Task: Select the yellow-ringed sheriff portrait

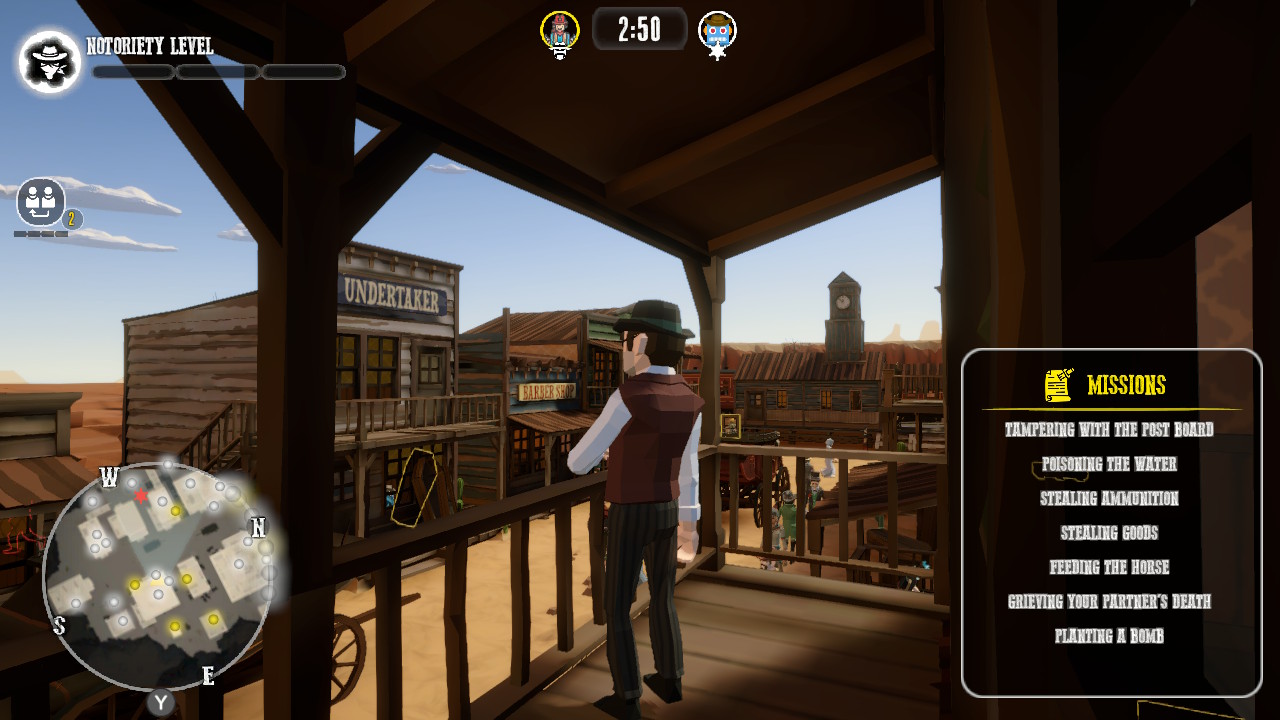Action: [559, 30]
